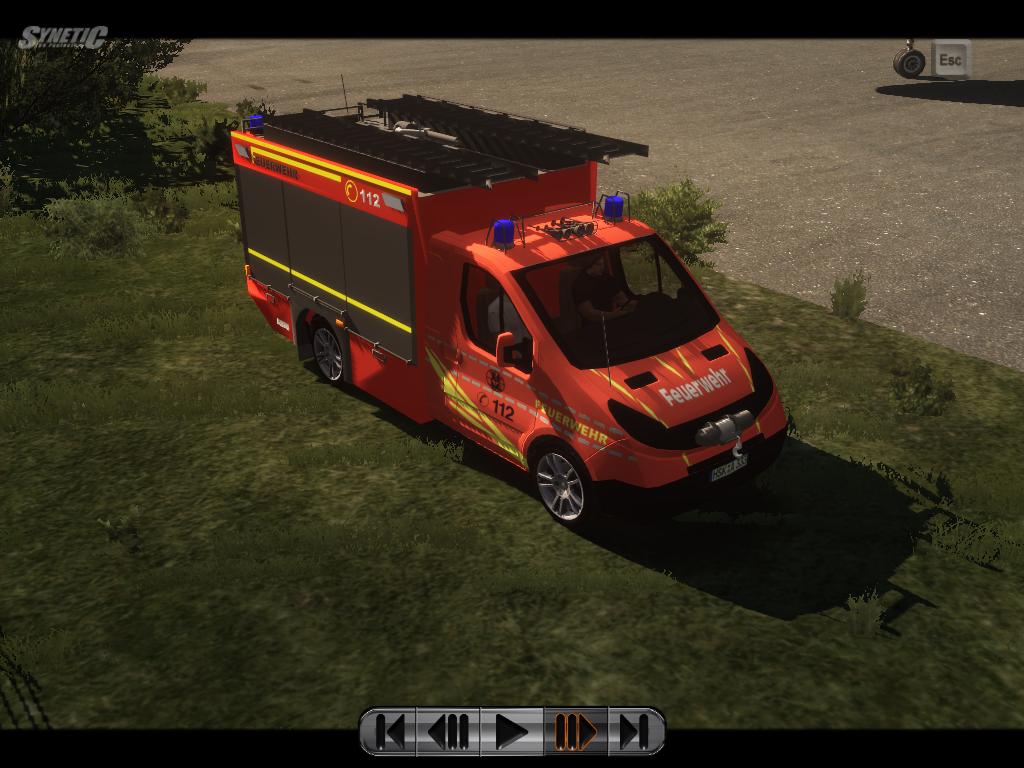The image size is (1024, 768).
Task: Step the replay backward one frame
Action: (449, 732)
